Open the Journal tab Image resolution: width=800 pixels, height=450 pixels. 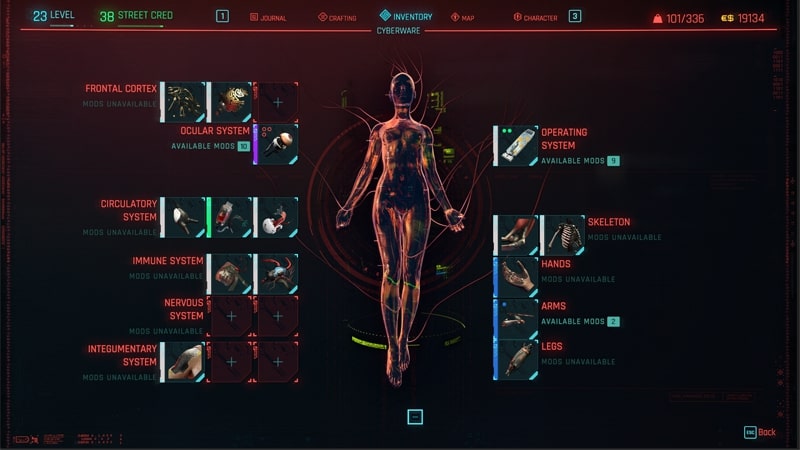coord(268,17)
